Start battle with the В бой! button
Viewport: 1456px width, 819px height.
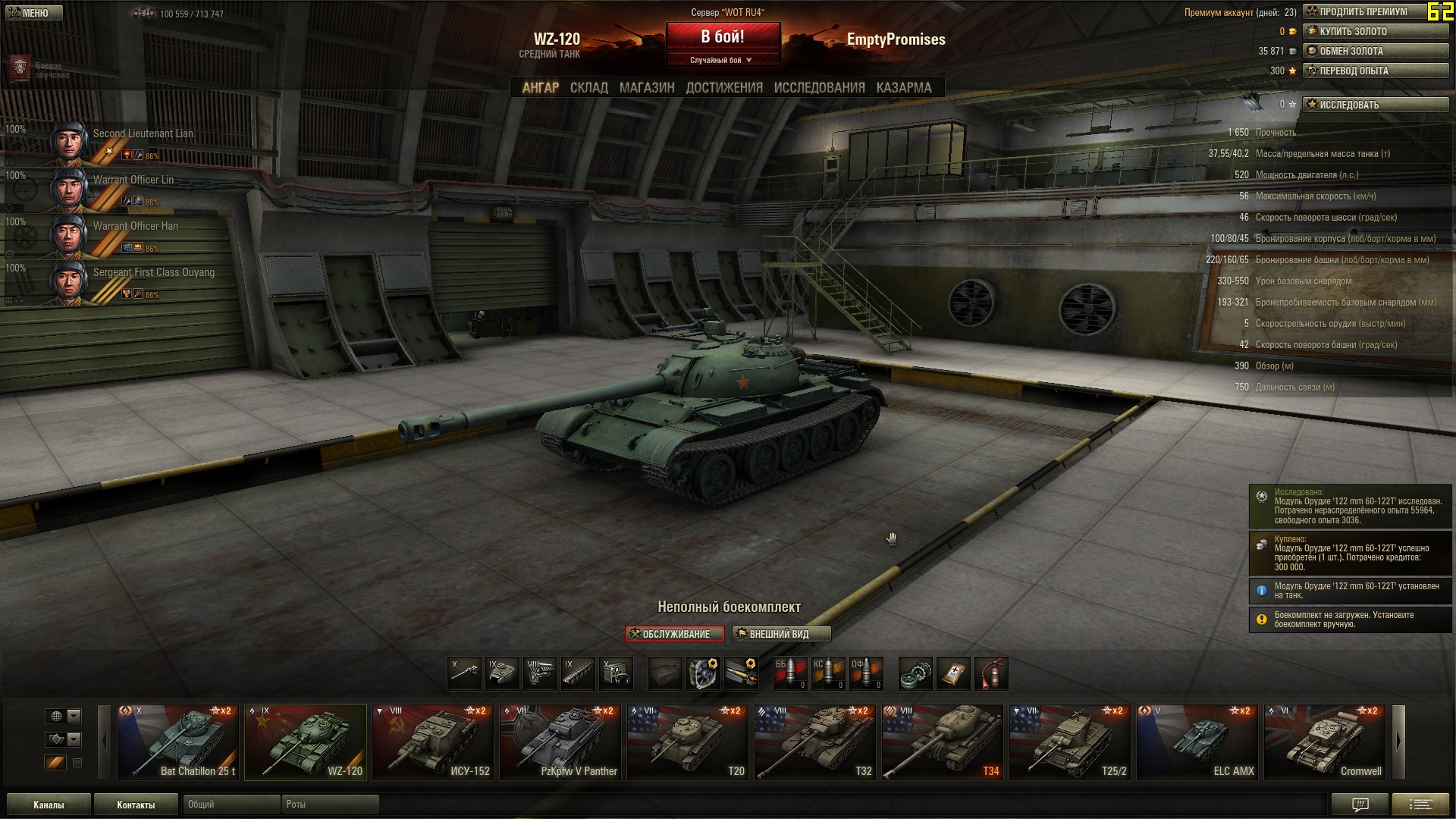coord(723,36)
